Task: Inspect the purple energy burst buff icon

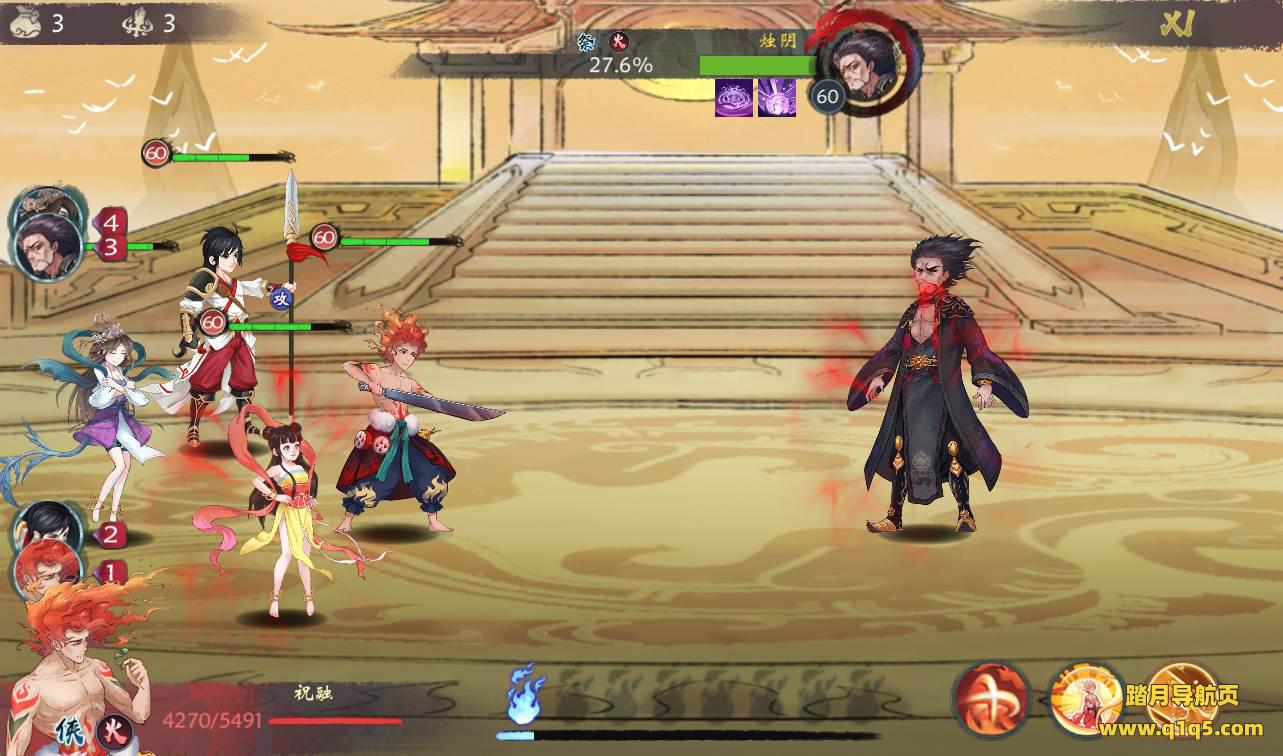Action: [777, 98]
